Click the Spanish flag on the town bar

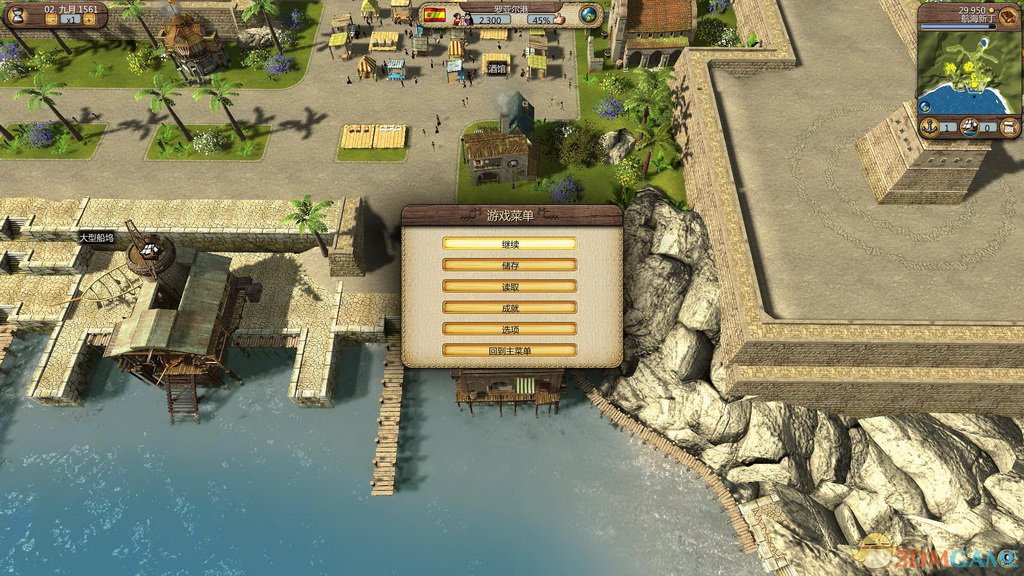click(x=434, y=15)
